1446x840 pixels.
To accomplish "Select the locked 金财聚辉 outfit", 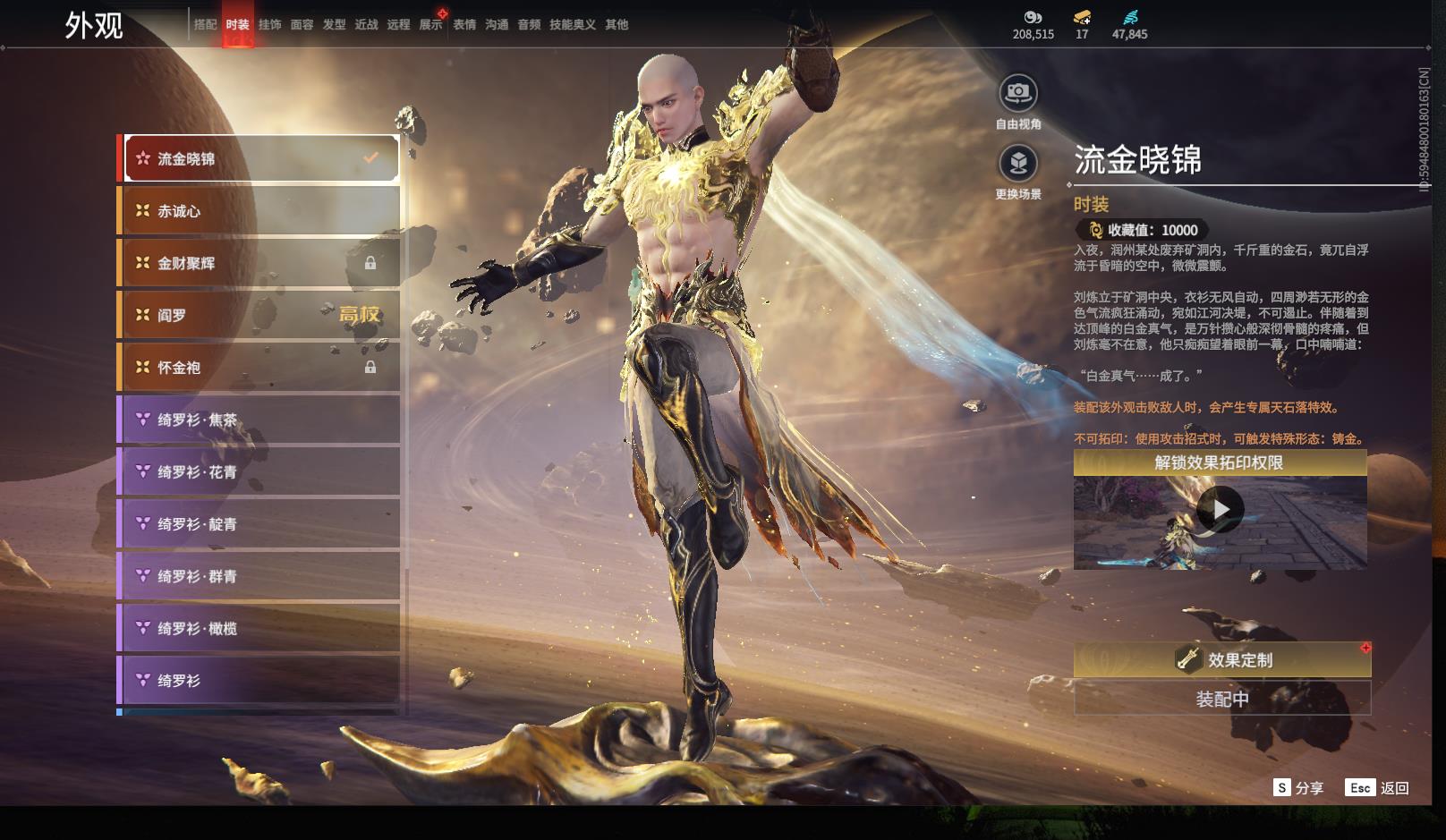I will 259,263.
